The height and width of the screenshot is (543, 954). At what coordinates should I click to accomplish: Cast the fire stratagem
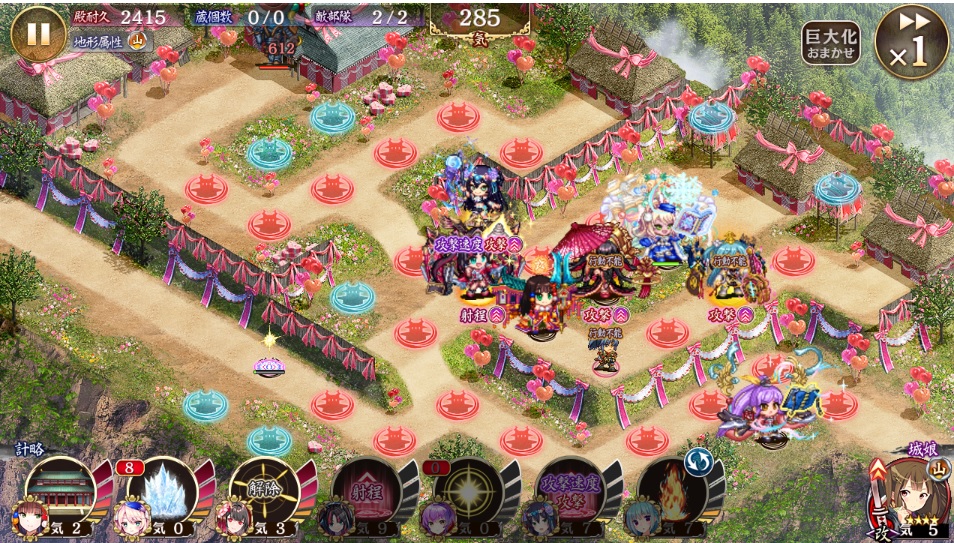[673, 492]
